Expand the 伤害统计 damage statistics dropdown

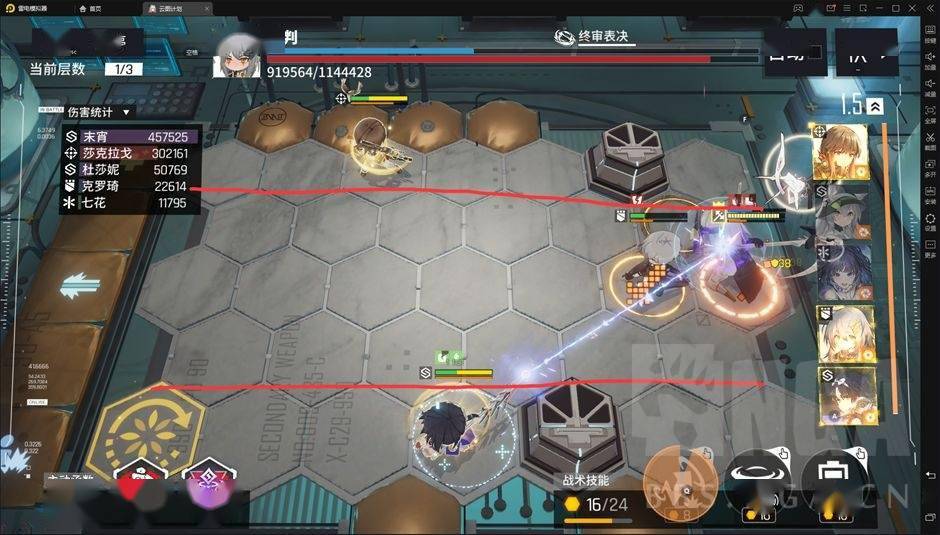[x=126, y=113]
